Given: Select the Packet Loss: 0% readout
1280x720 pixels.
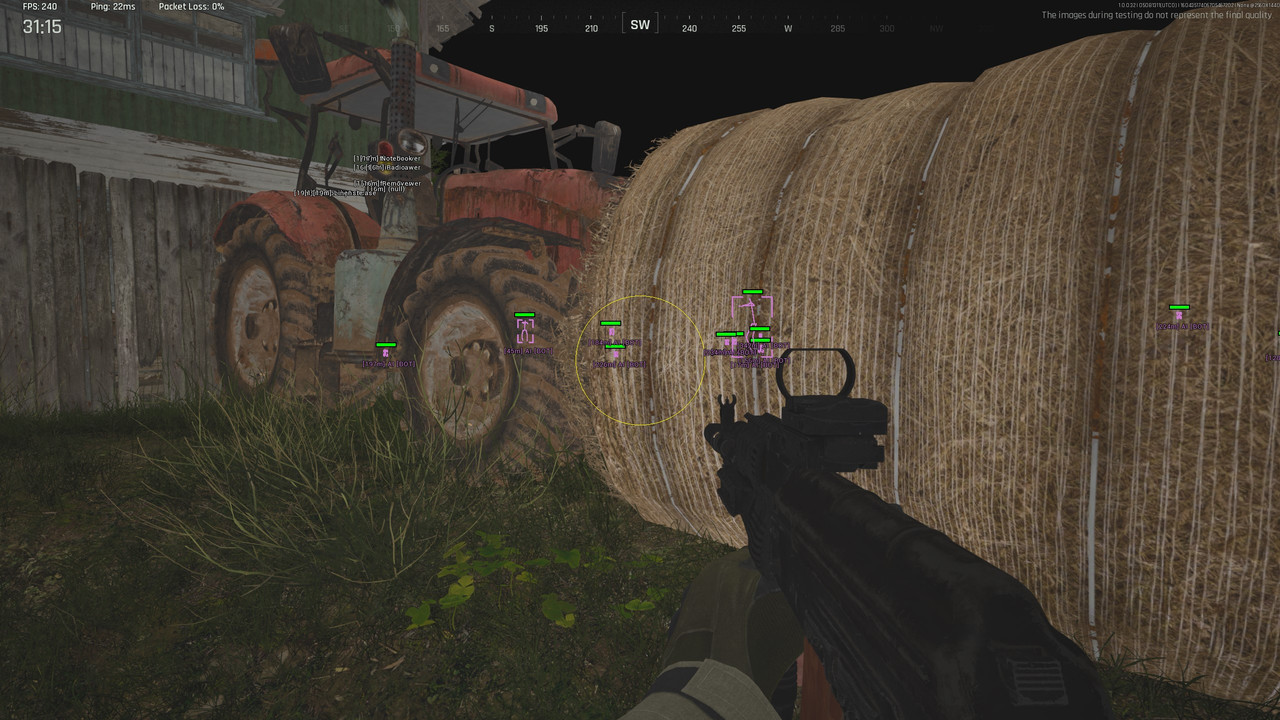Looking at the screenshot, I should click(x=188, y=5).
